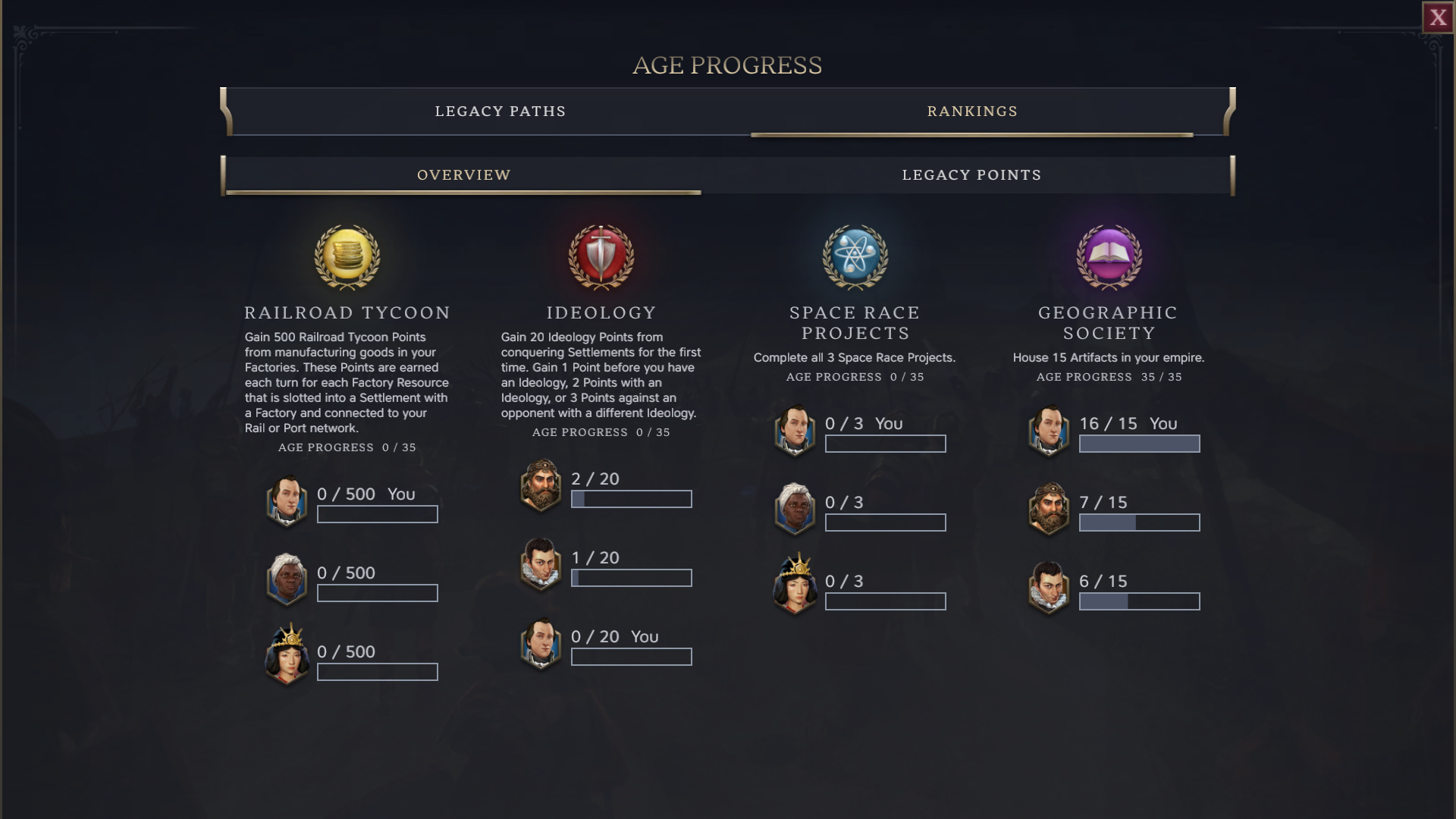
Task: Switch to the Rankings tab
Action: [971, 111]
